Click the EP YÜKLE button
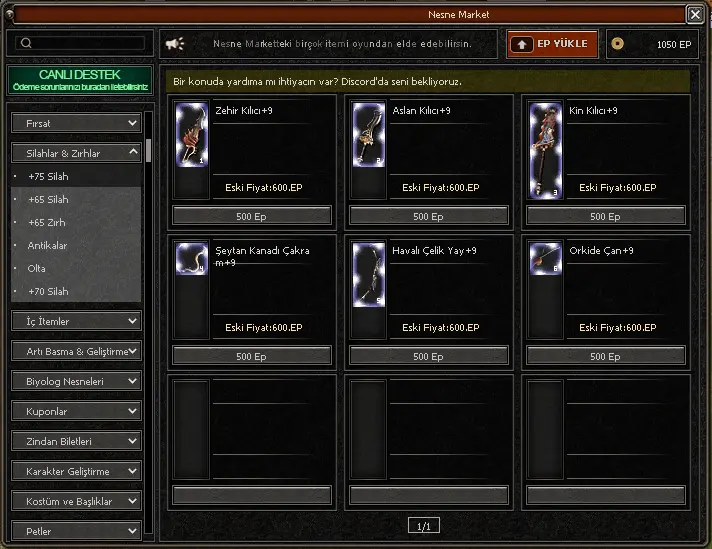The height and width of the screenshot is (549, 712). coord(553,44)
